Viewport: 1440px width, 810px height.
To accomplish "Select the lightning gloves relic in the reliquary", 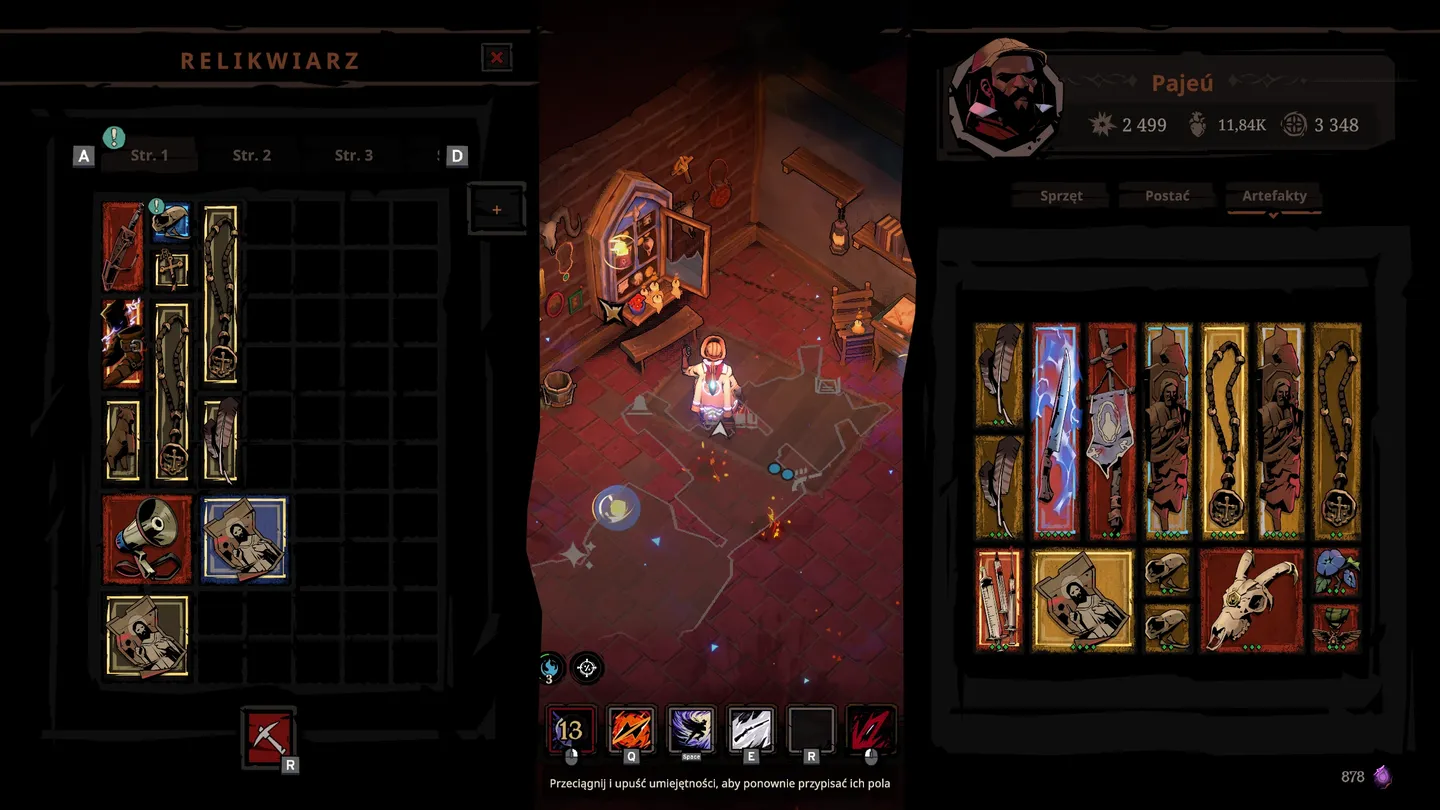I will [x=122, y=343].
